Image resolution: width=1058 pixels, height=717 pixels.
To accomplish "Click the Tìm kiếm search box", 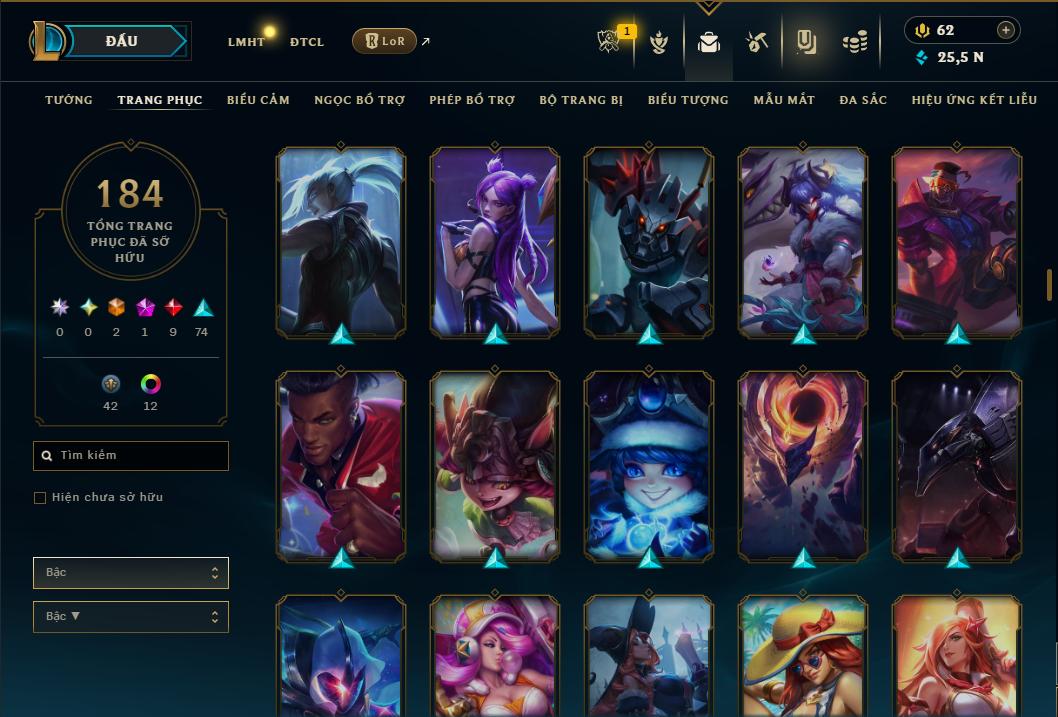I will click(x=131, y=456).
